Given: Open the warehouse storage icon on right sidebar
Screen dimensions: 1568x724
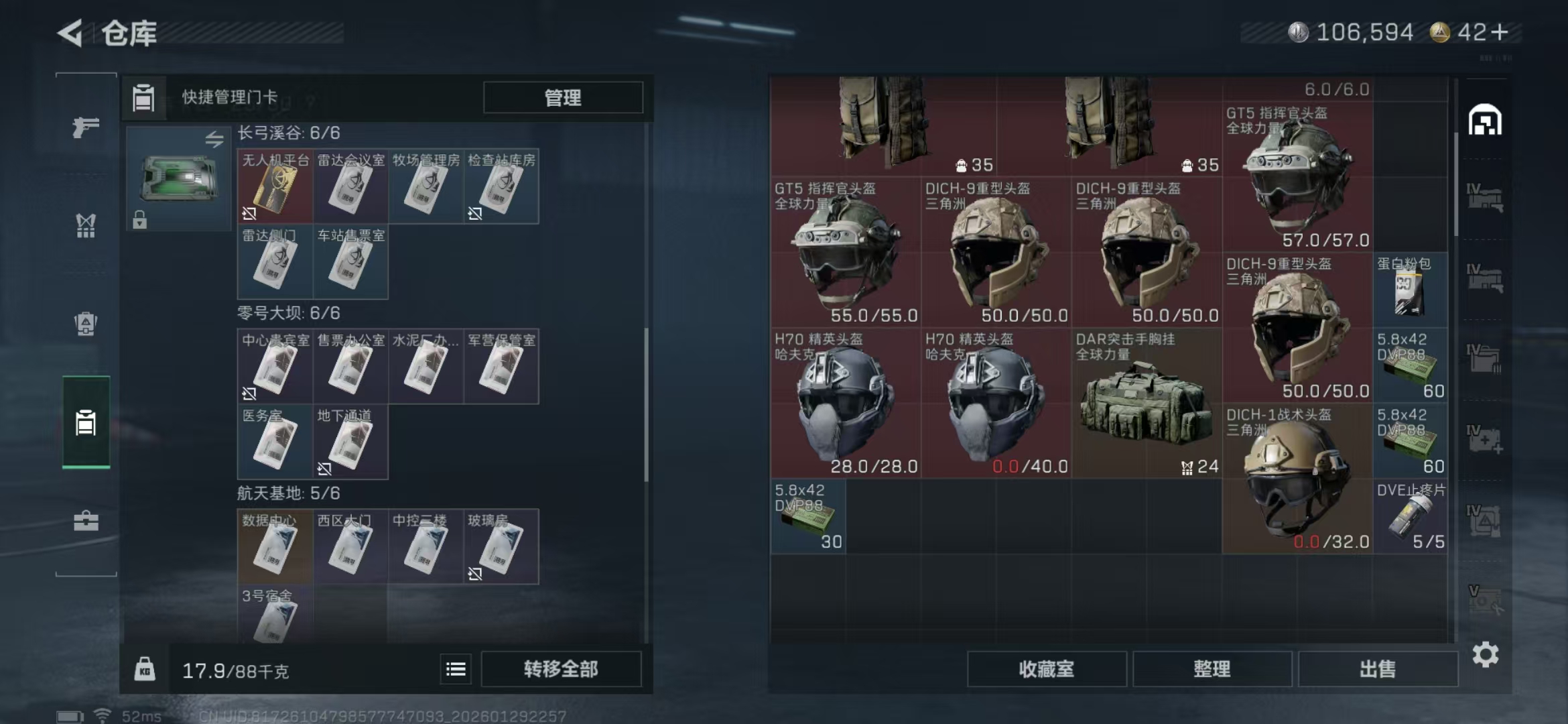Looking at the screenshot, I should click(x=1485, y=121).
